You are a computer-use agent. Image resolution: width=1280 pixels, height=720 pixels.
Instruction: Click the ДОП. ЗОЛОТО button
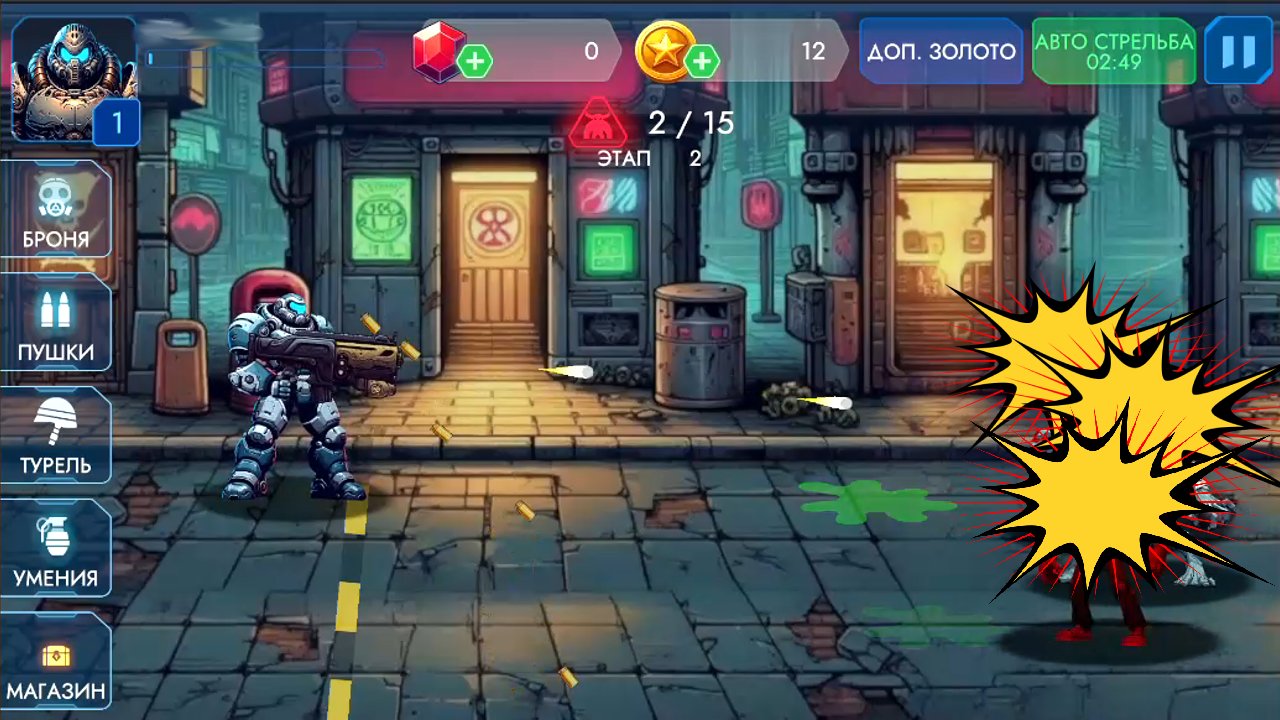[x=940, y=51]
